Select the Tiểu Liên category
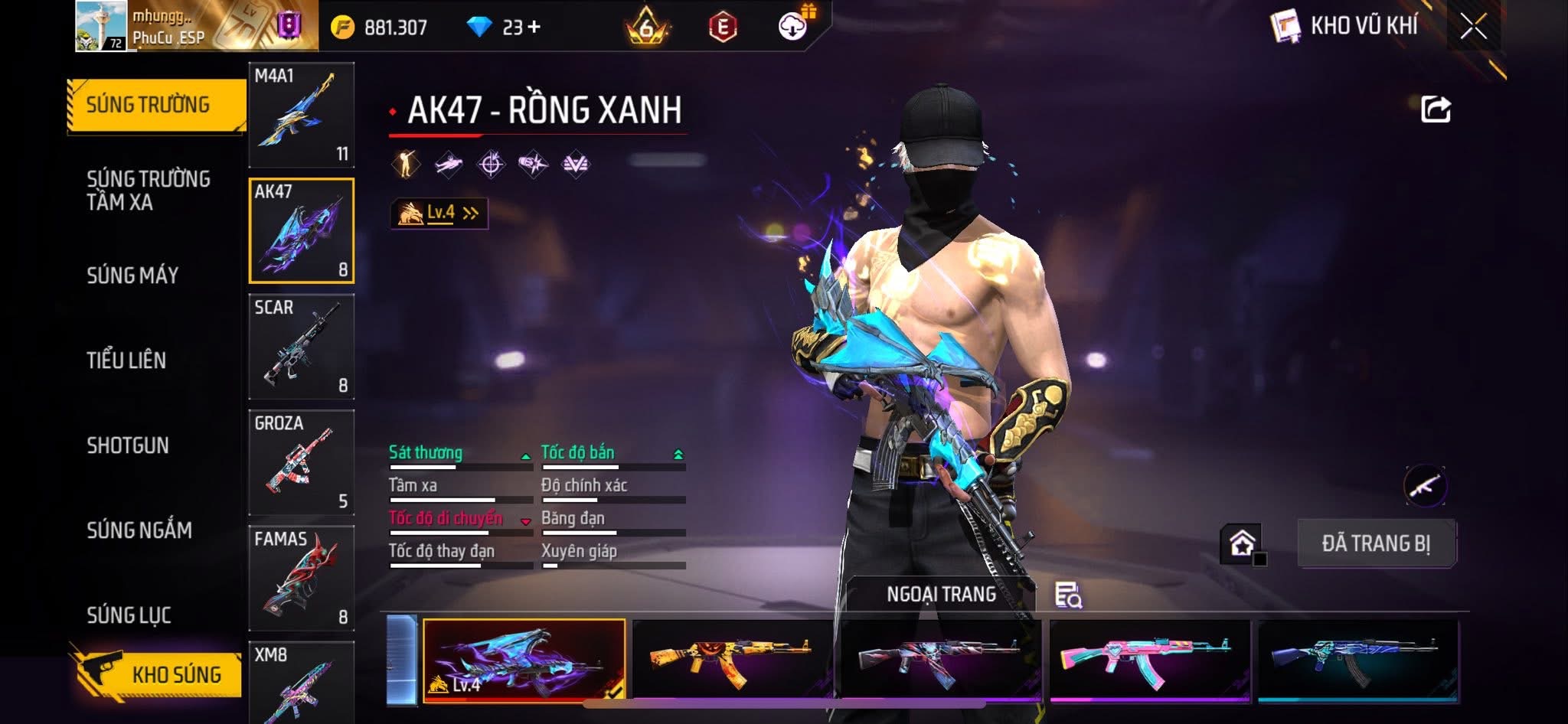Viewport: 1568px width, 724px height. click(x=126, y=360)
